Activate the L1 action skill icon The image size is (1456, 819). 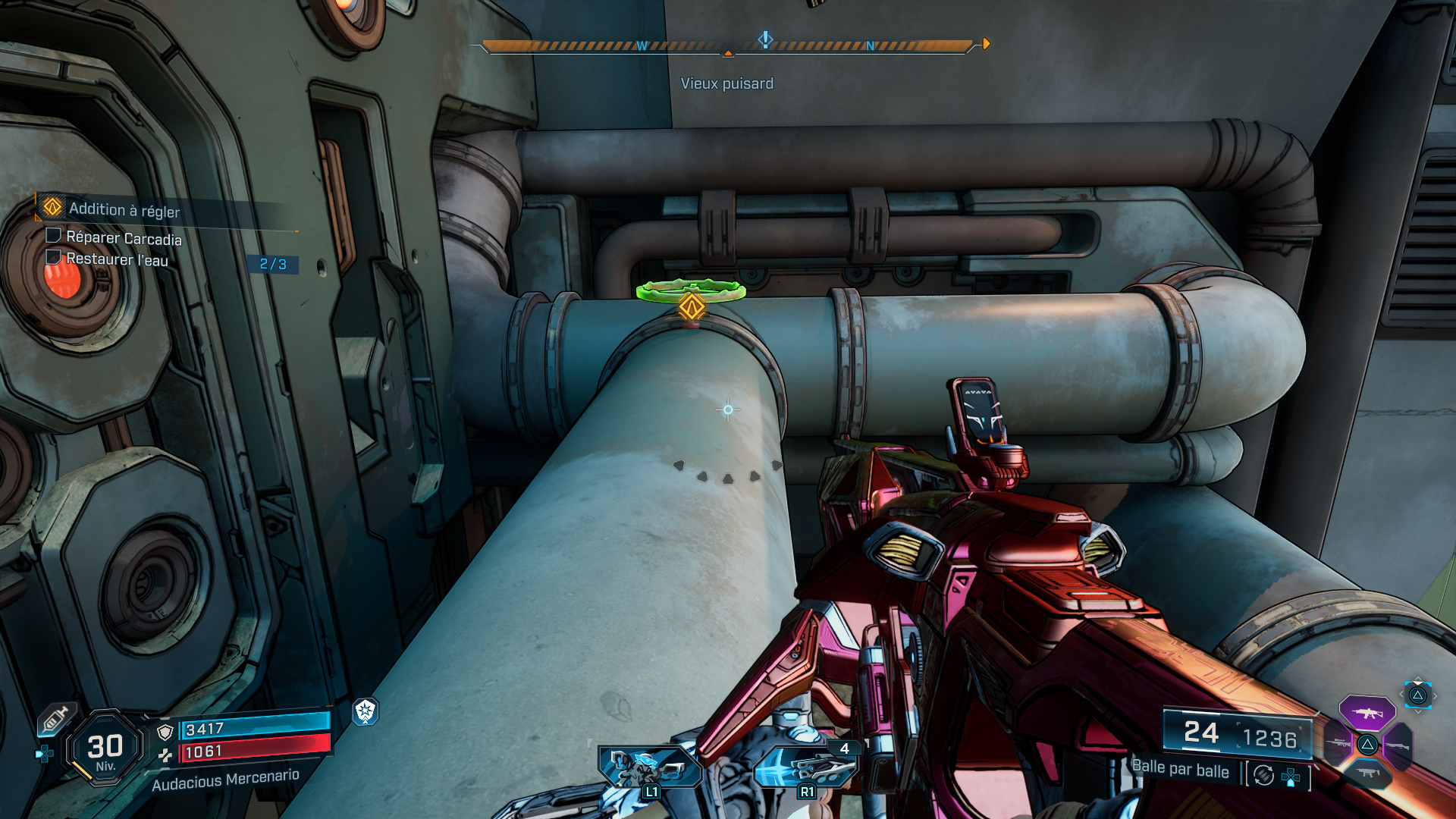(x=649, y=767)
